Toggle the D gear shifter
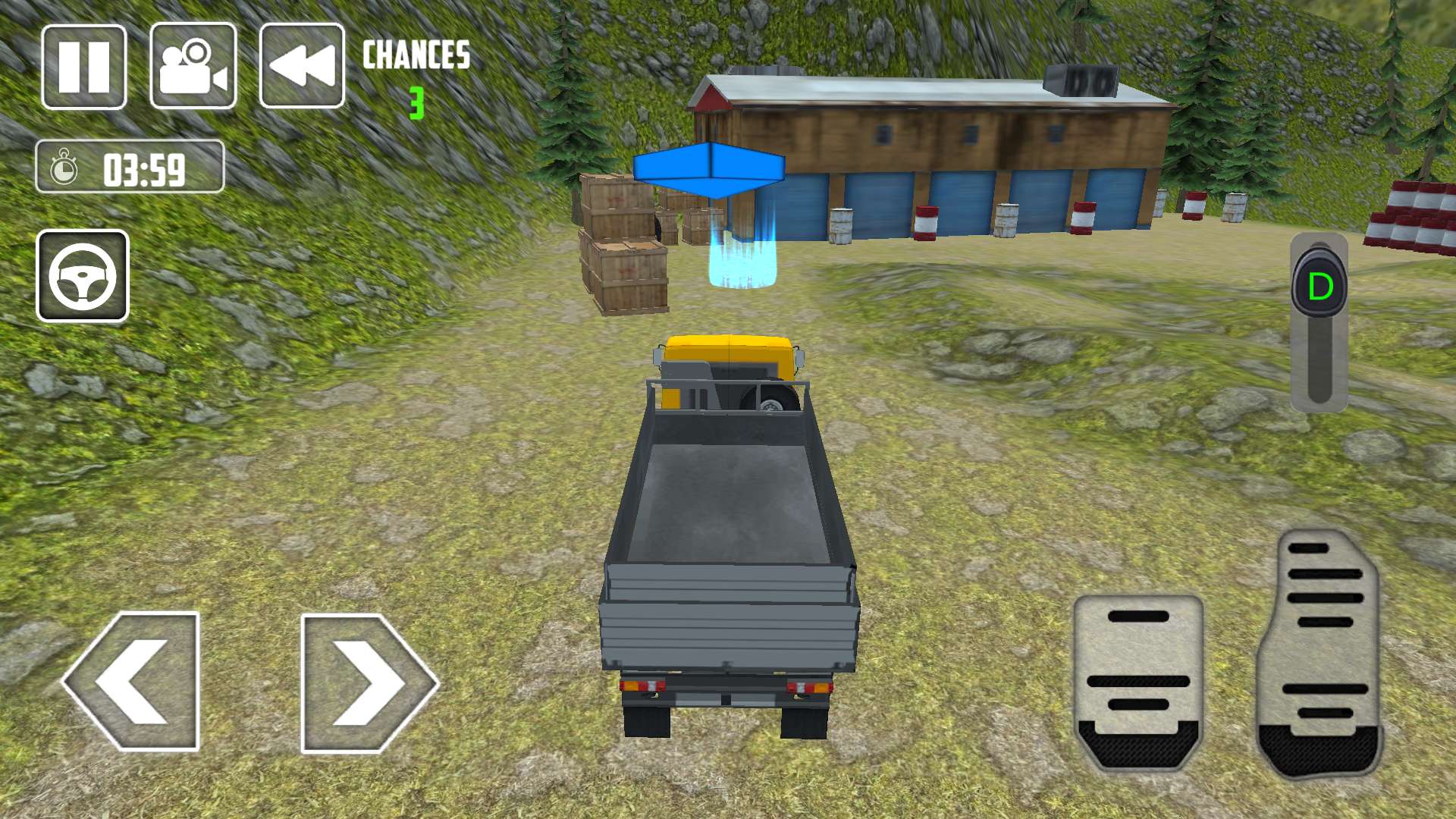Image resolution: width=1456 pixels, height=819 pixels. [x=1319, y=287]
